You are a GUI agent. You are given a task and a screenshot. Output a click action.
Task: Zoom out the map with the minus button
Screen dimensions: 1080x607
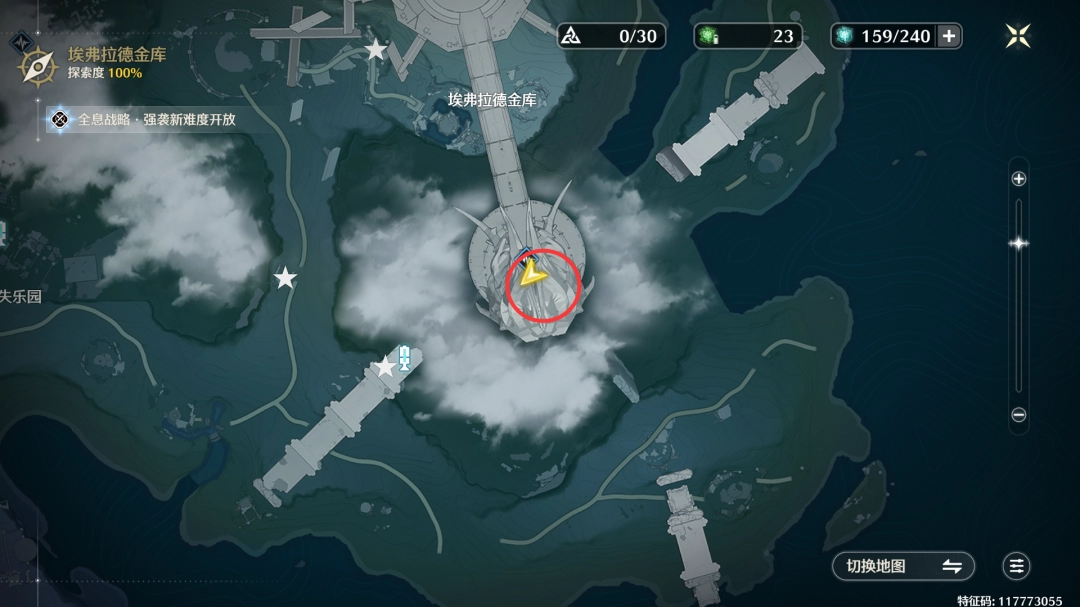(1019, 415)
